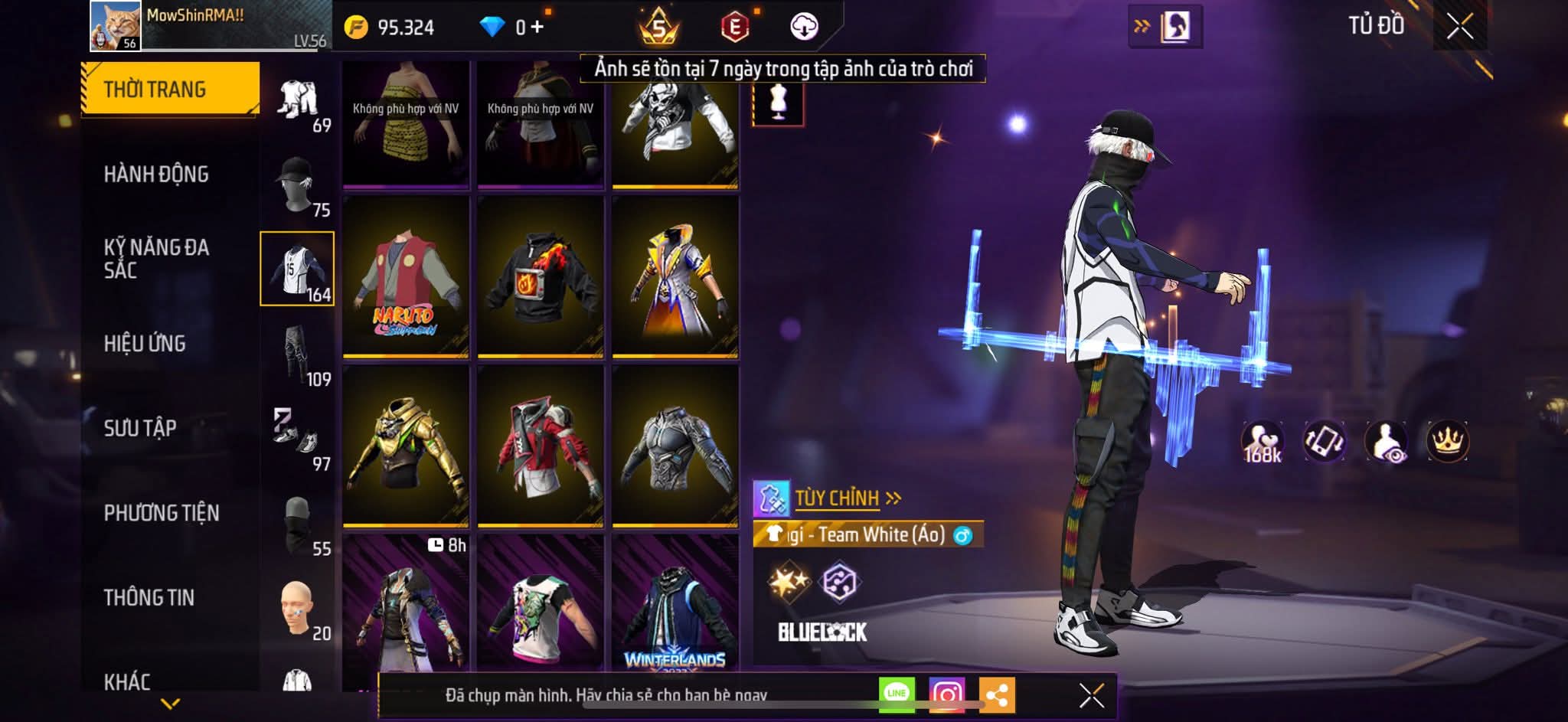1568x722 pixels.
Task: Close the wardrobe with the top X
Action: pos(1459,27)
